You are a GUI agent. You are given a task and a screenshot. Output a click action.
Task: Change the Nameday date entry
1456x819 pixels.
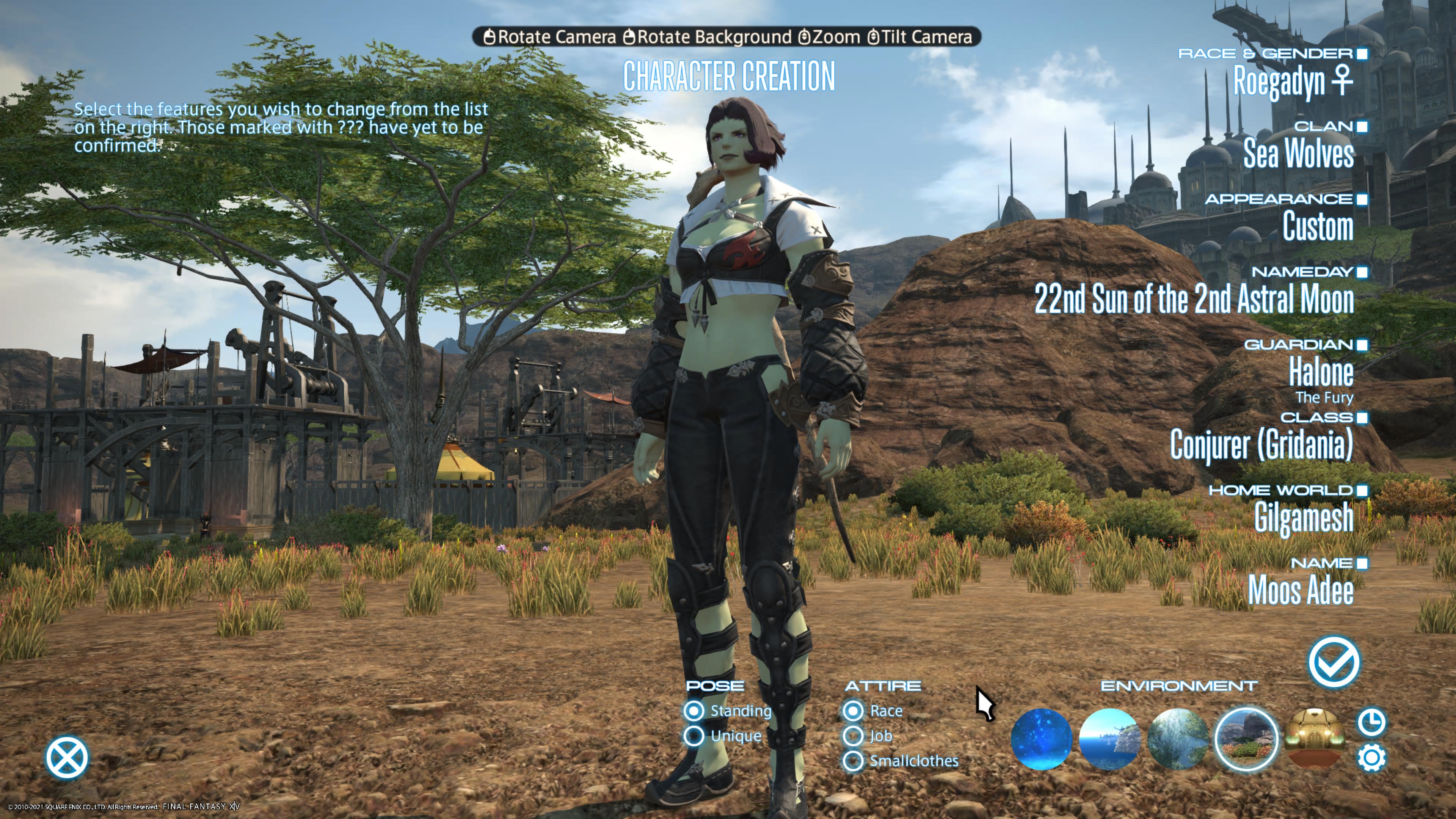point(1194,298)
